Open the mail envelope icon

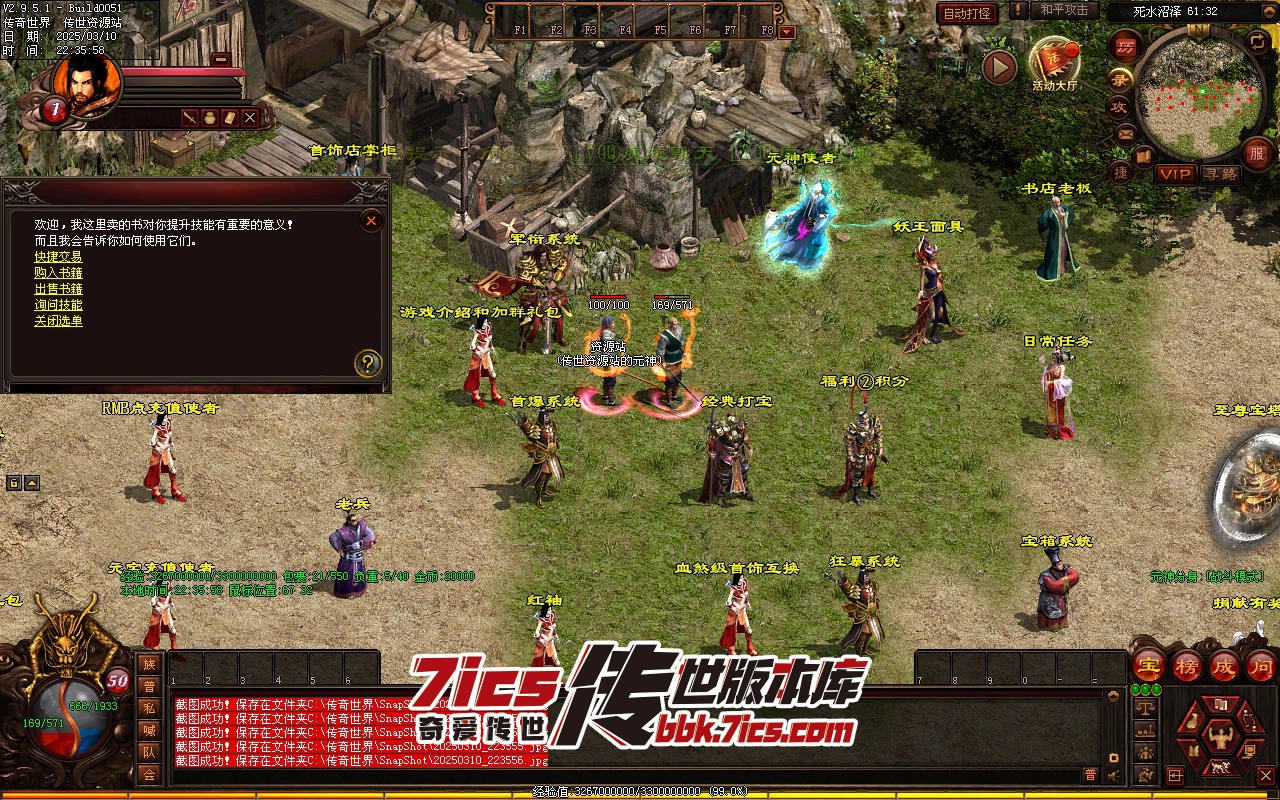[x=1125, y=133]
